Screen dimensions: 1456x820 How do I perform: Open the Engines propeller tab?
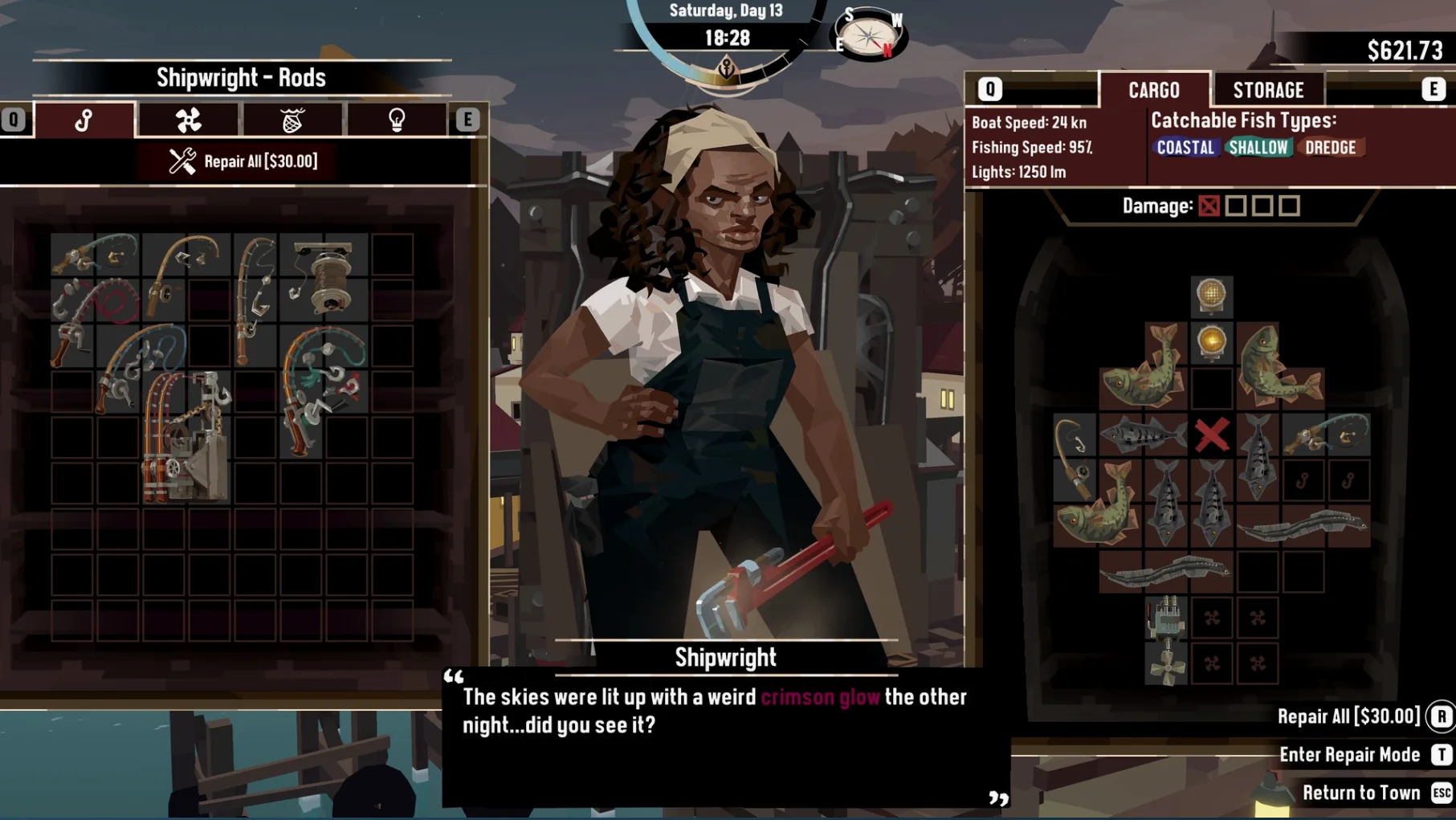coord(188,120)
